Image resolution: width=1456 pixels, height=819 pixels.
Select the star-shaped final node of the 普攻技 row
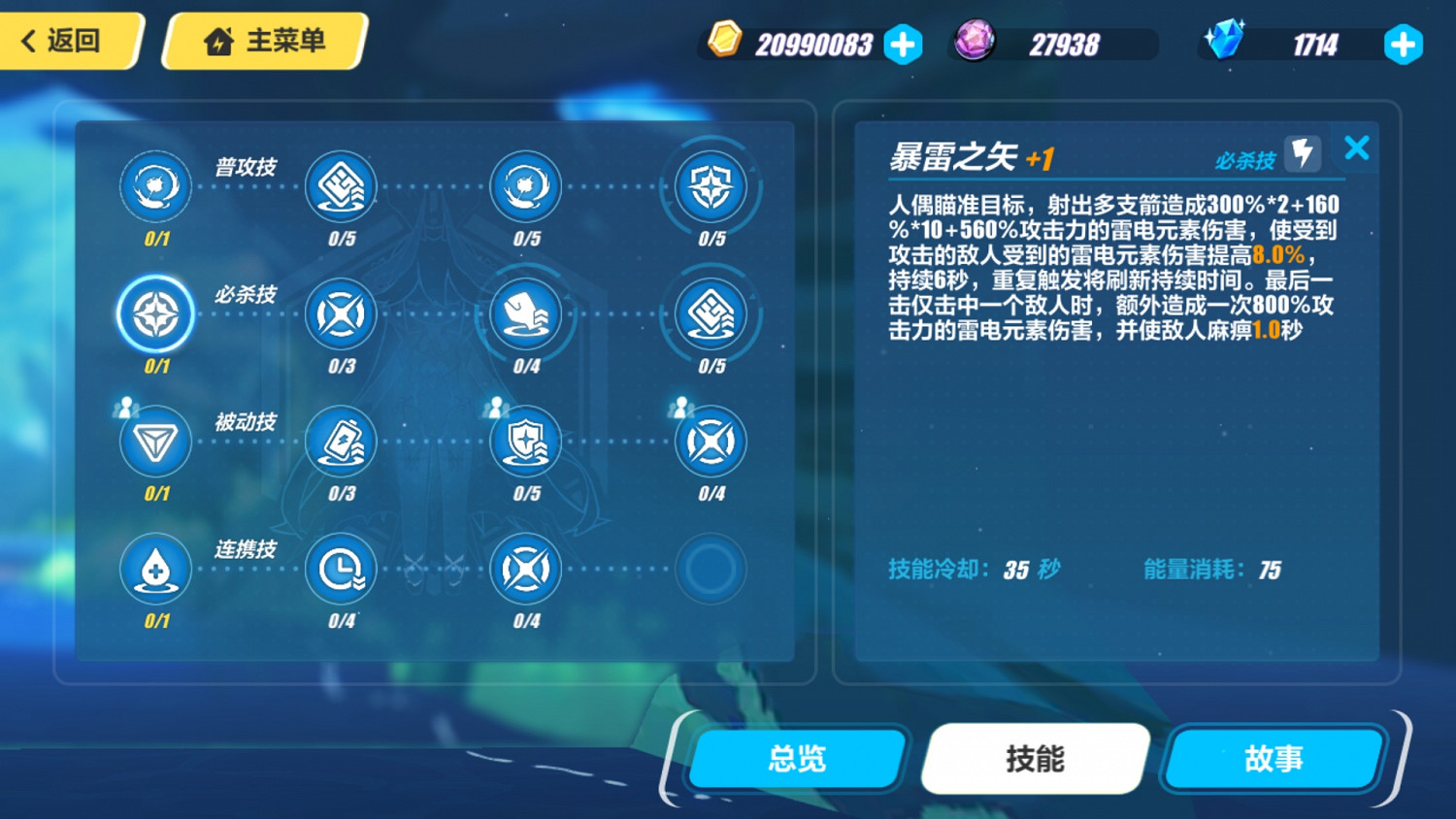coord(710,186)
